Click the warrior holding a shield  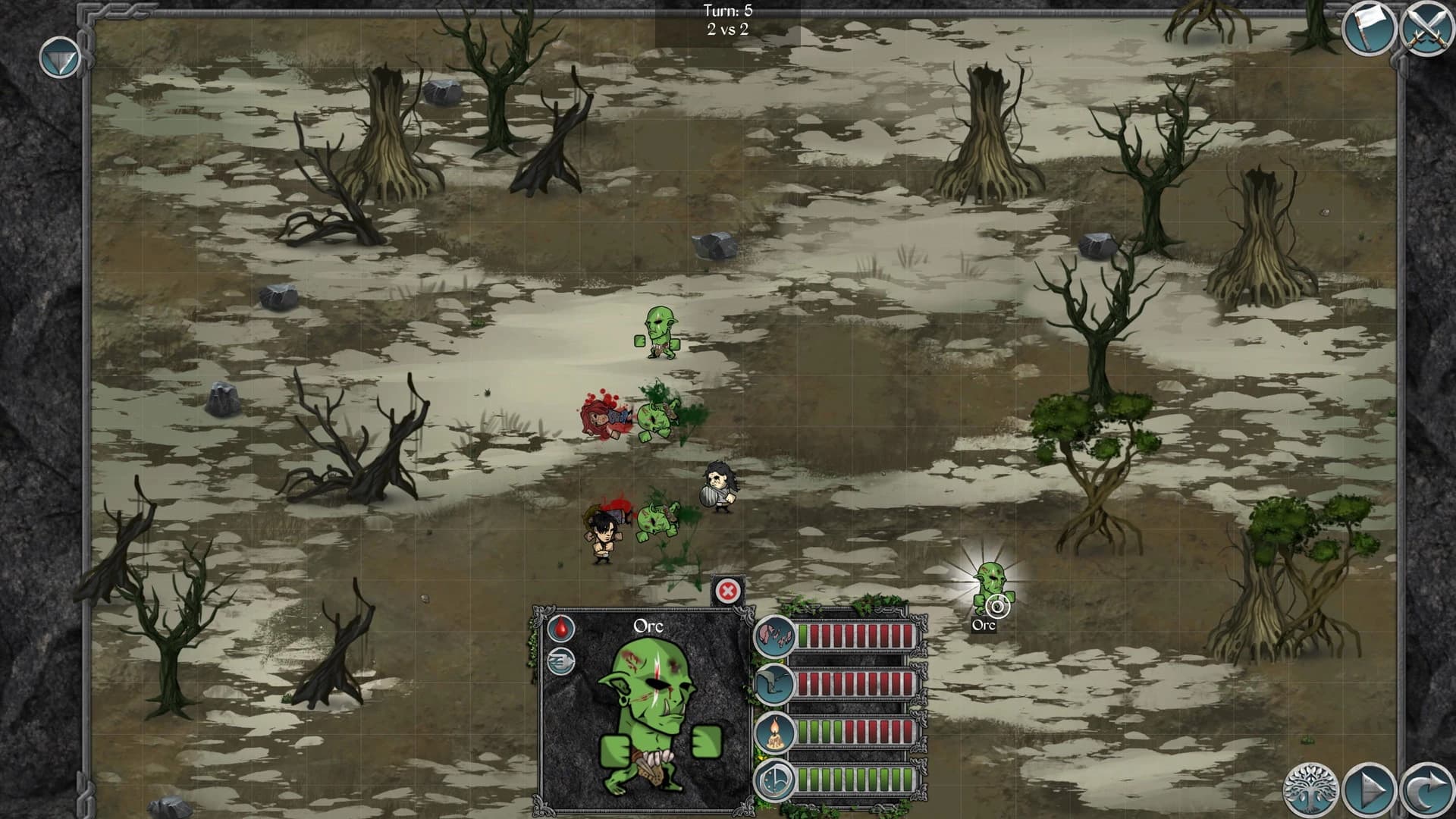[x=716, y=484]
